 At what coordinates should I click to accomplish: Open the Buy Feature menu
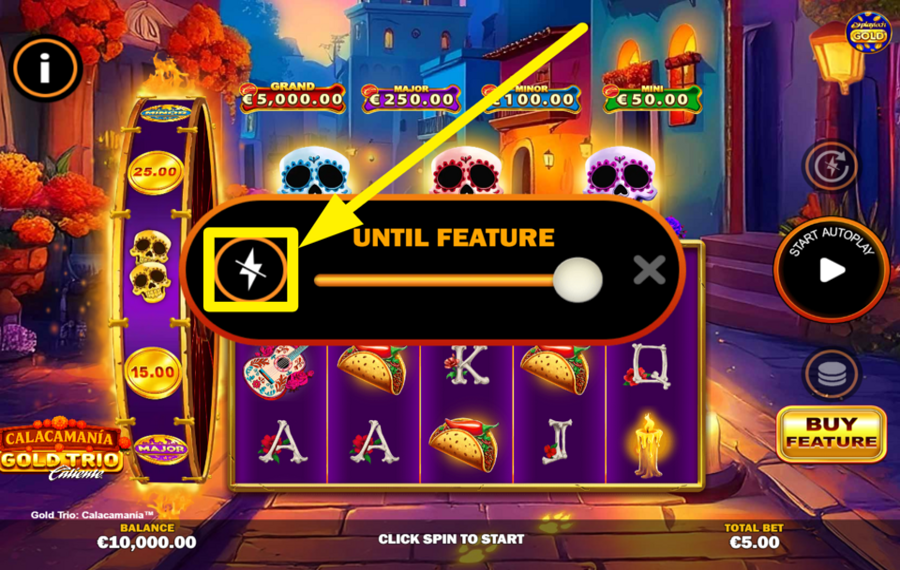tap(831, 434)
